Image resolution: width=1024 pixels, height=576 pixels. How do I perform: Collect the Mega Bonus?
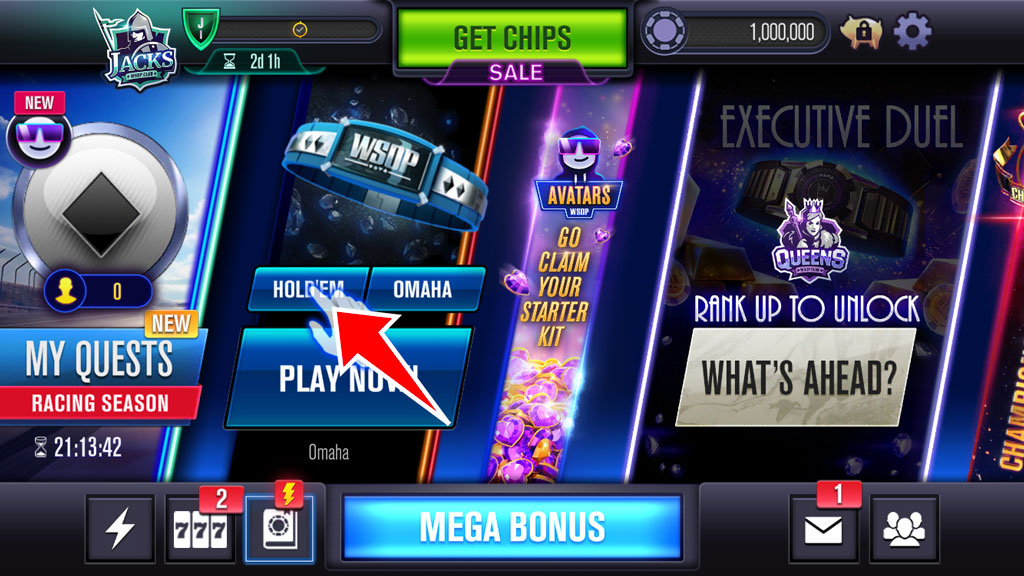pos(512,526)
